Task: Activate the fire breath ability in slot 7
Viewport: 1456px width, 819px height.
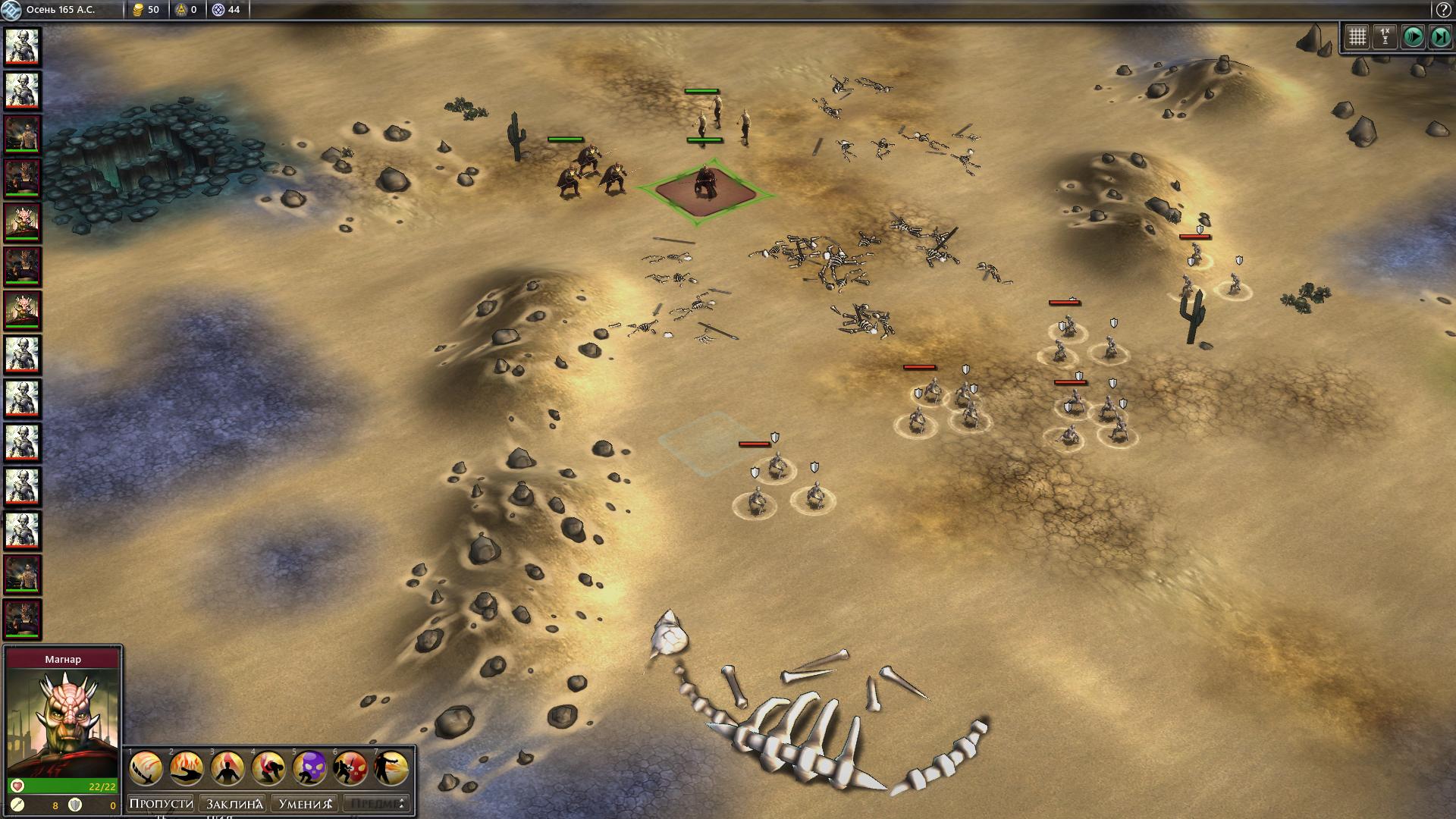Action: (x=391, y=769)
